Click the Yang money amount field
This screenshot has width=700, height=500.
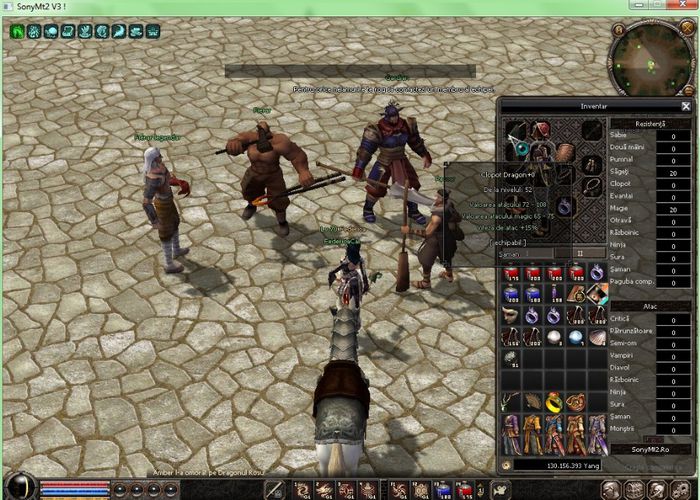pyautogui.click(x=563, y=464)
